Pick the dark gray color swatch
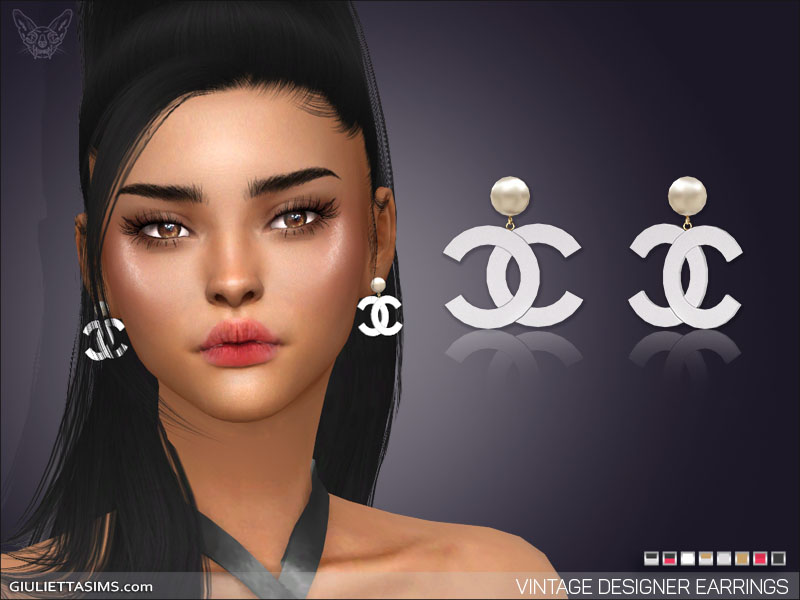 779,558
